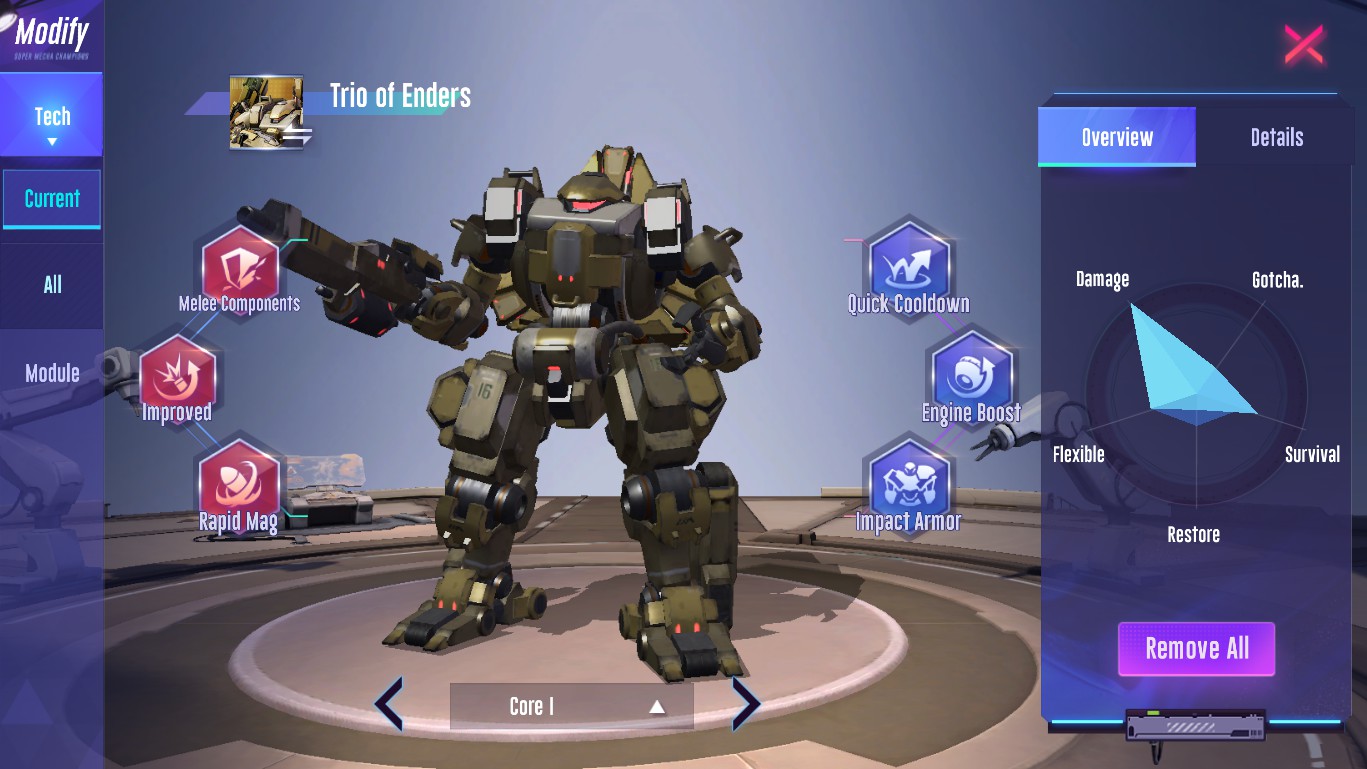
Task: Open the Module section
Action: (x=52, y=373)
